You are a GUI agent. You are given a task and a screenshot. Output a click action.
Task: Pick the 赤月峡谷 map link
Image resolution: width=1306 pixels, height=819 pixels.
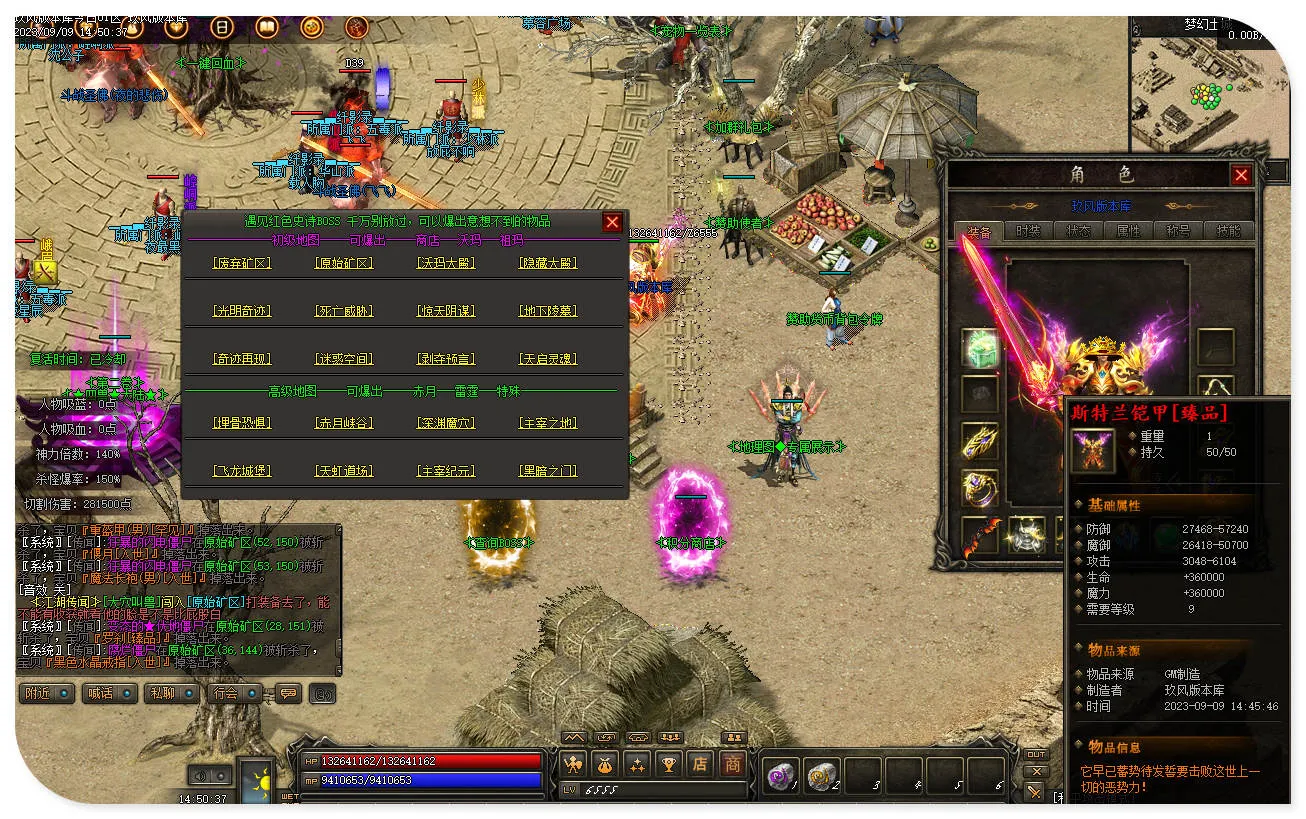point(343,424)
